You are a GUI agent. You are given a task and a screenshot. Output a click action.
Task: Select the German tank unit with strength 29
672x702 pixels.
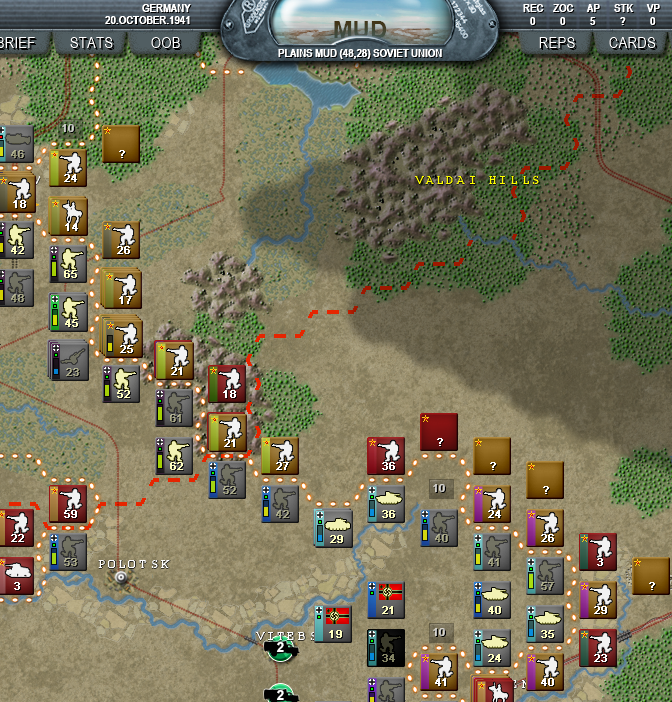click(x=335, y=528)
